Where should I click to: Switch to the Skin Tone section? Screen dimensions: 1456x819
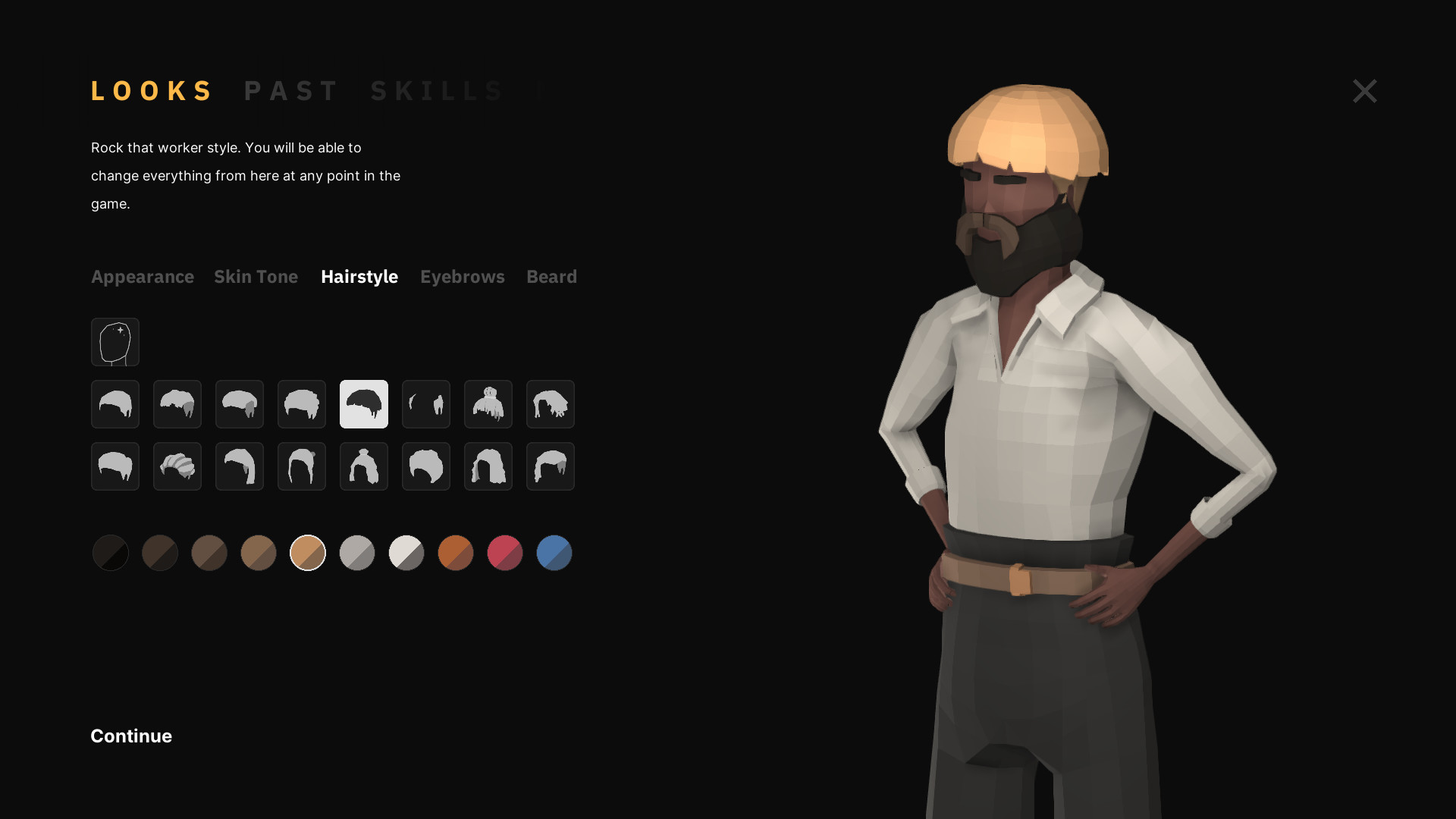[256, 277]
